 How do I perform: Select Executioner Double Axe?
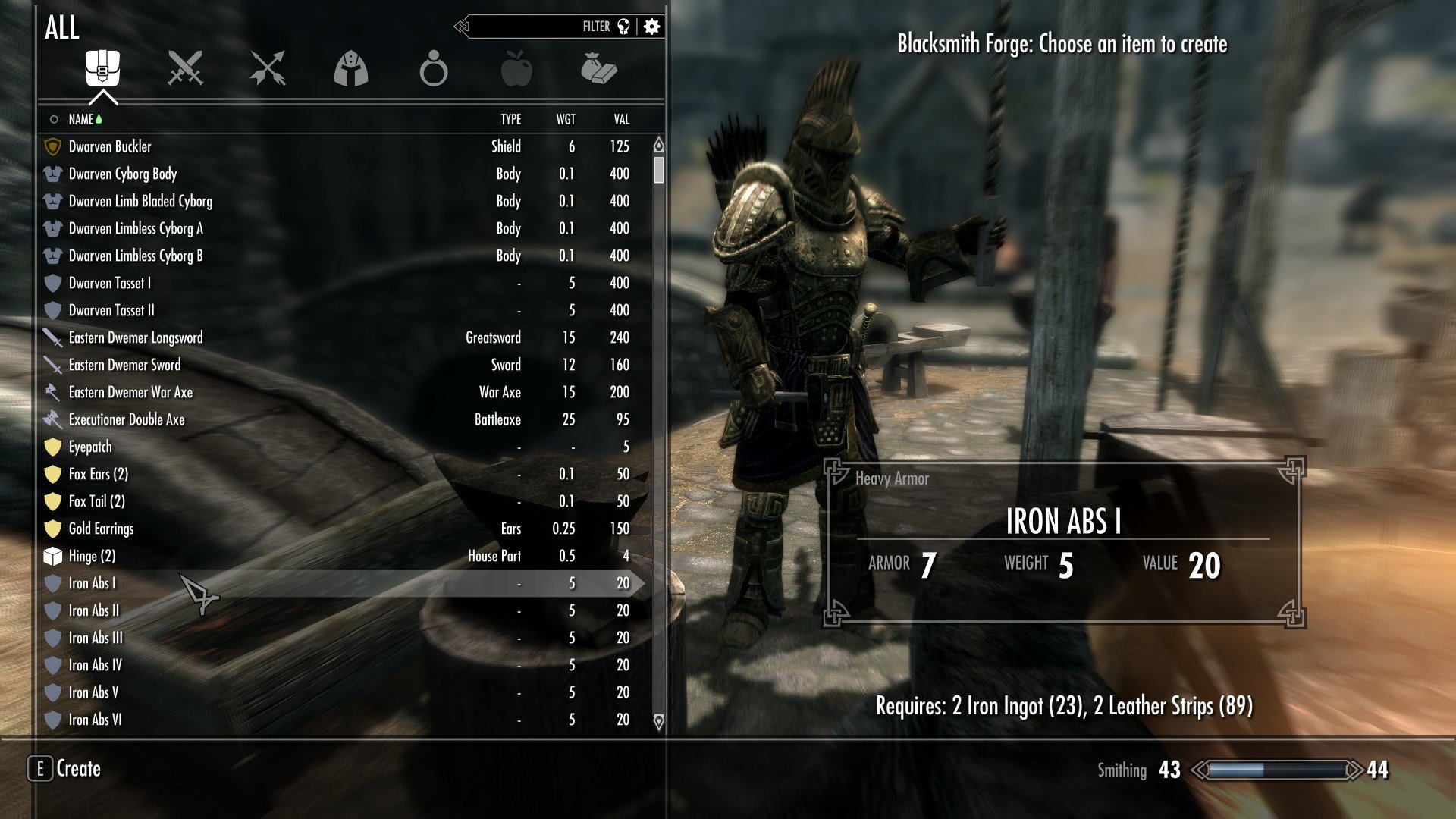[x=127, y=419]
